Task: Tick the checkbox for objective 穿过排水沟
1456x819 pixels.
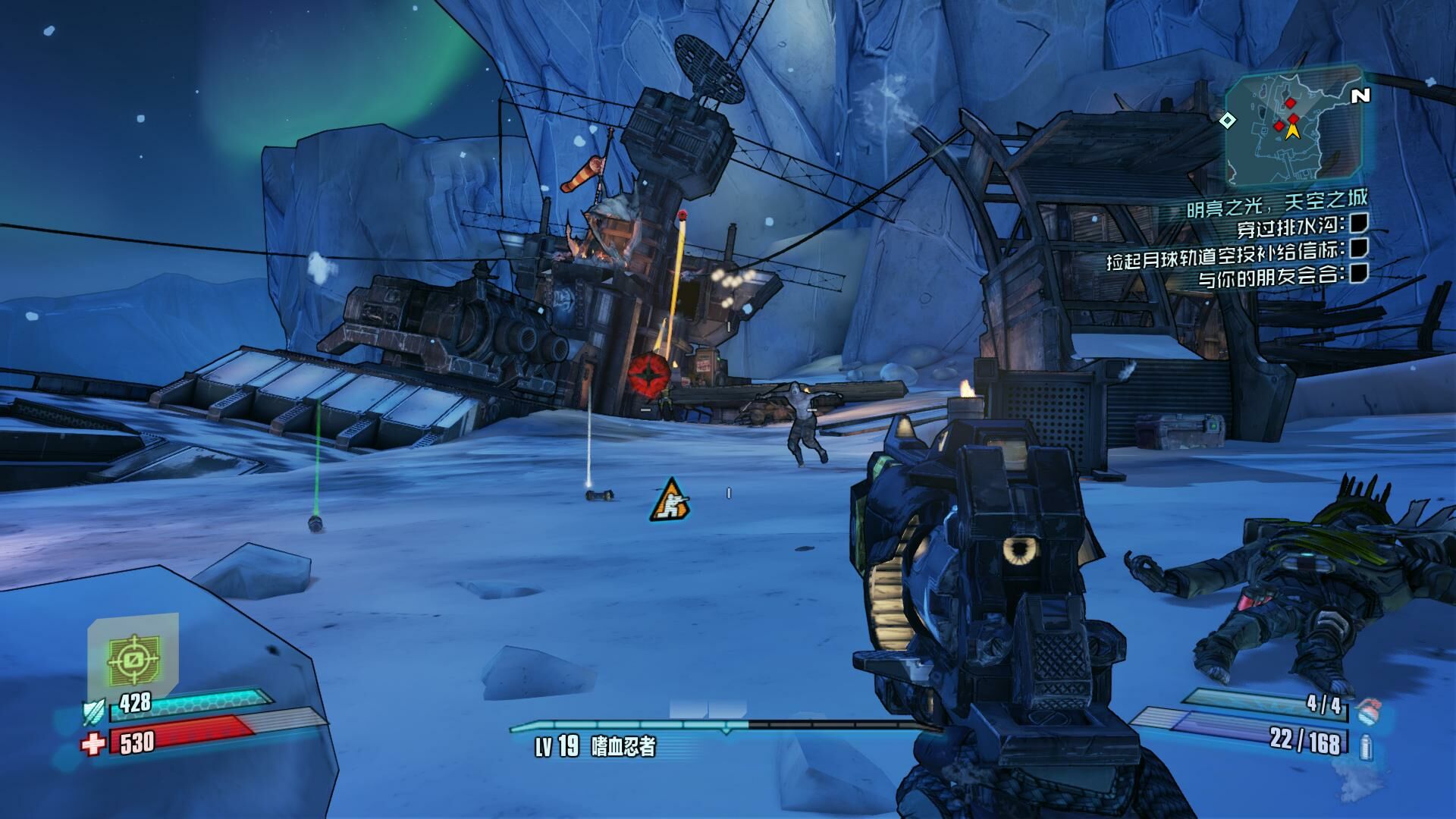Action: [x=1359, y=223]
